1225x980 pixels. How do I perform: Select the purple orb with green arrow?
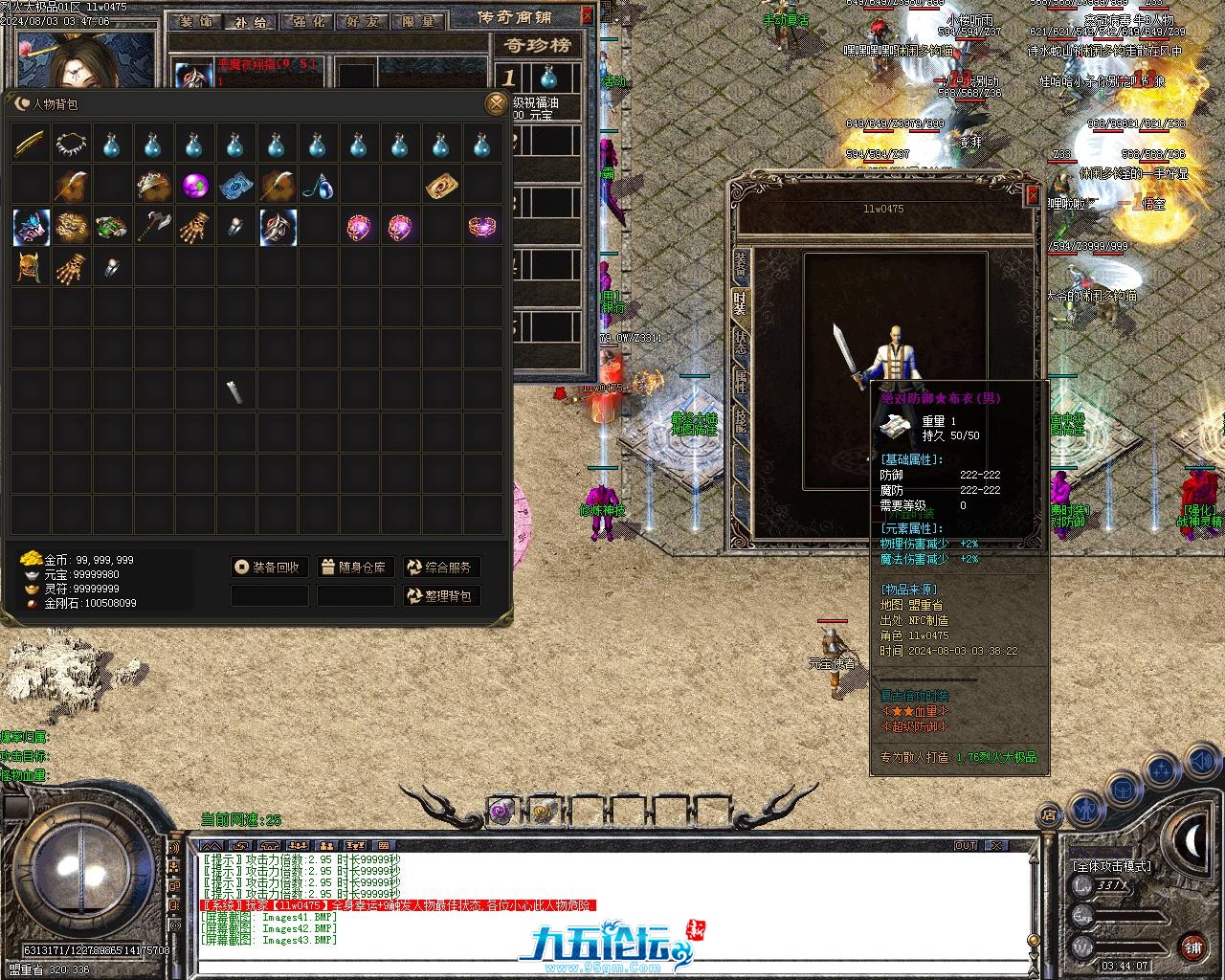coord(195,185)
